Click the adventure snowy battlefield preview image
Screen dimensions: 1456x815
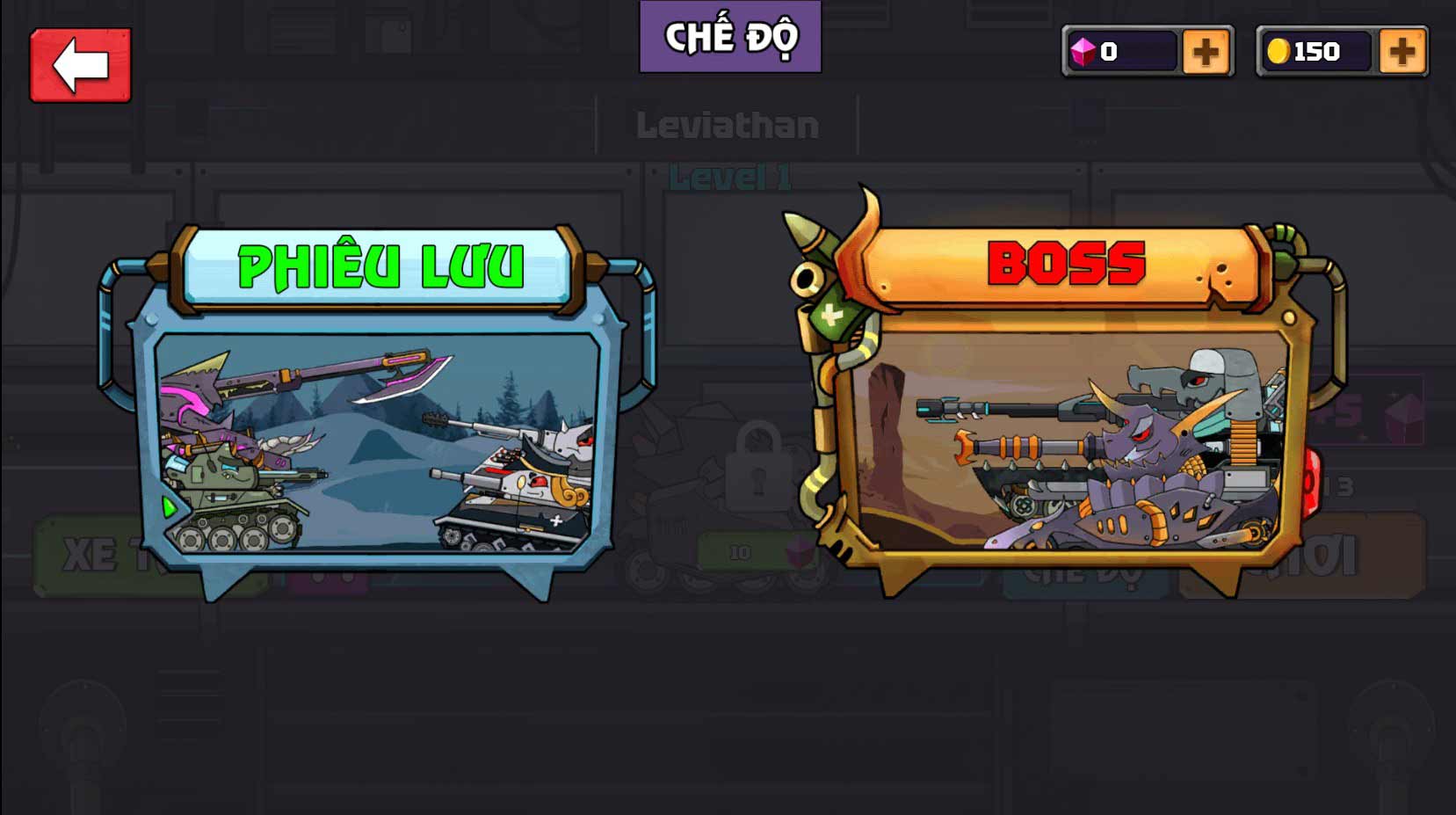[x=378, y=444]
